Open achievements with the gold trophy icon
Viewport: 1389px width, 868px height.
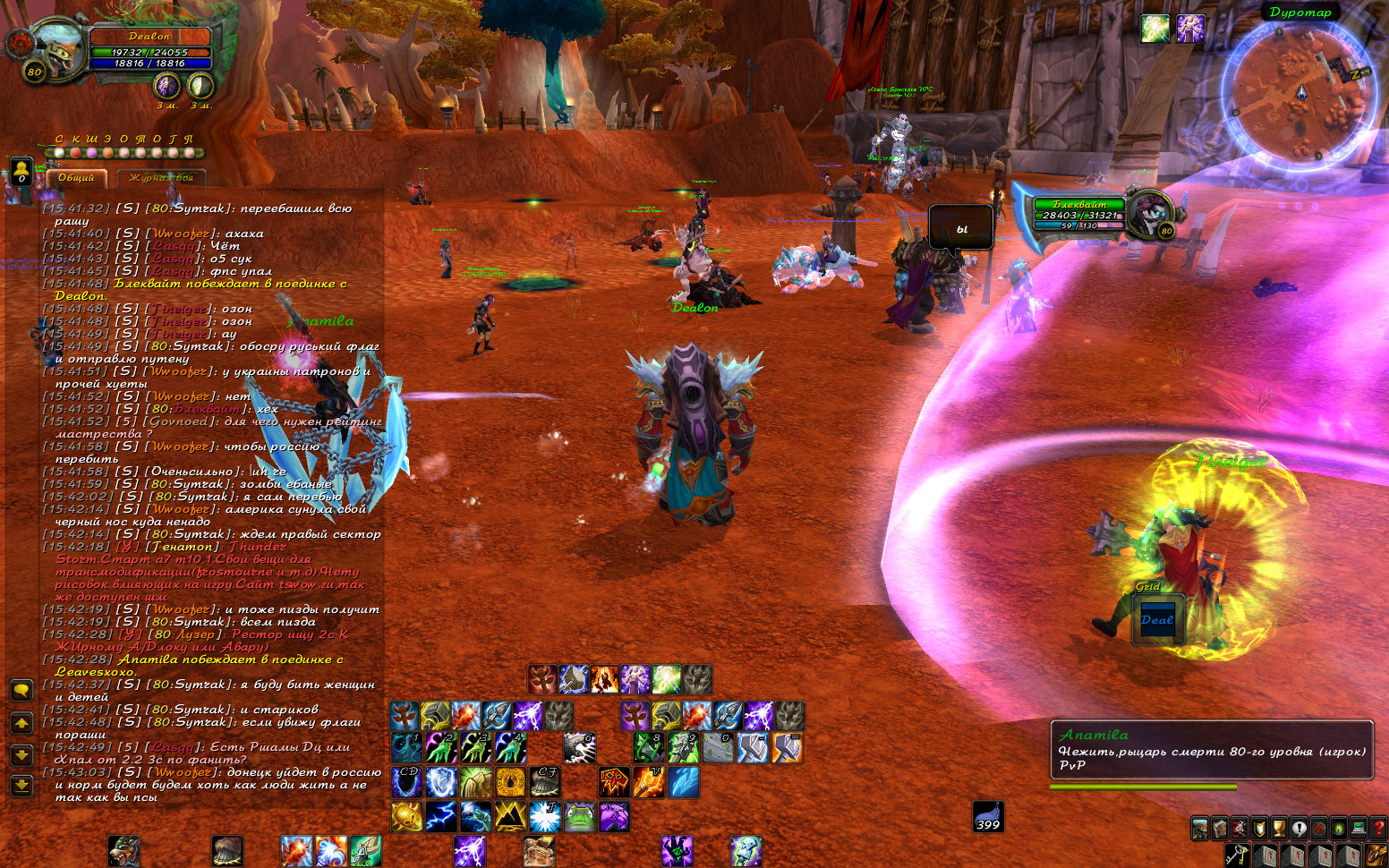1279,828
